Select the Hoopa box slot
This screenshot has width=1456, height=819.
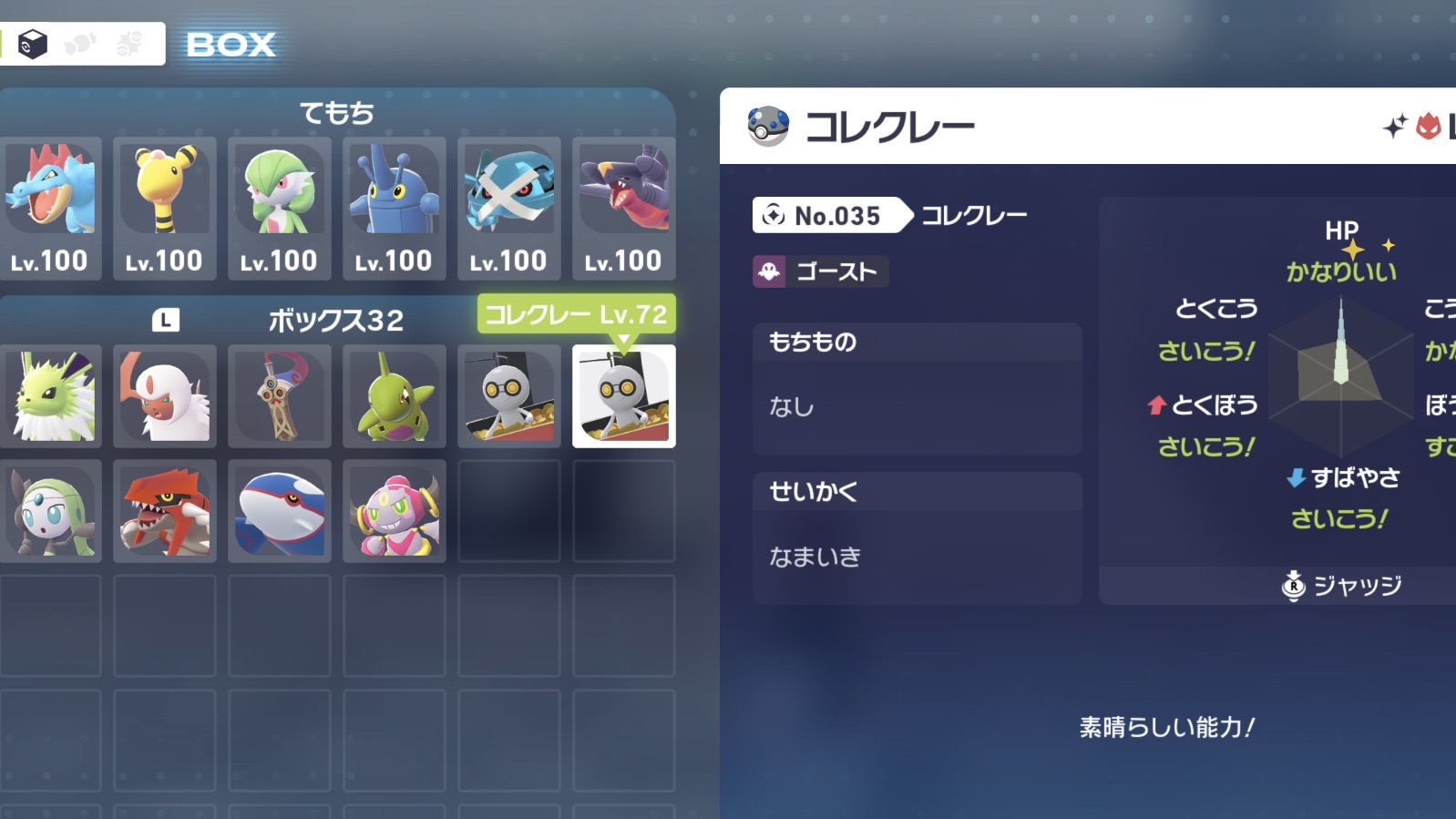tap(395, 511)
